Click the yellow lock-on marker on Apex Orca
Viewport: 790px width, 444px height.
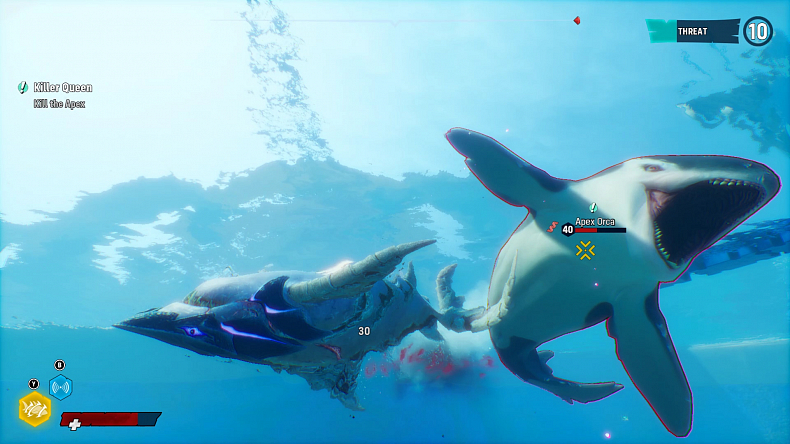point(586,250)
